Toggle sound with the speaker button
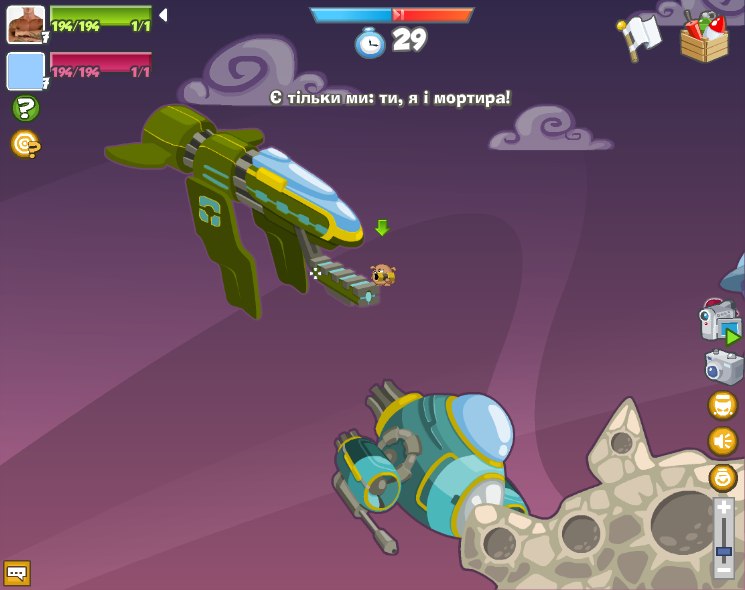The width and height of the screenshot is (745, 590). (x=722, y=441)
